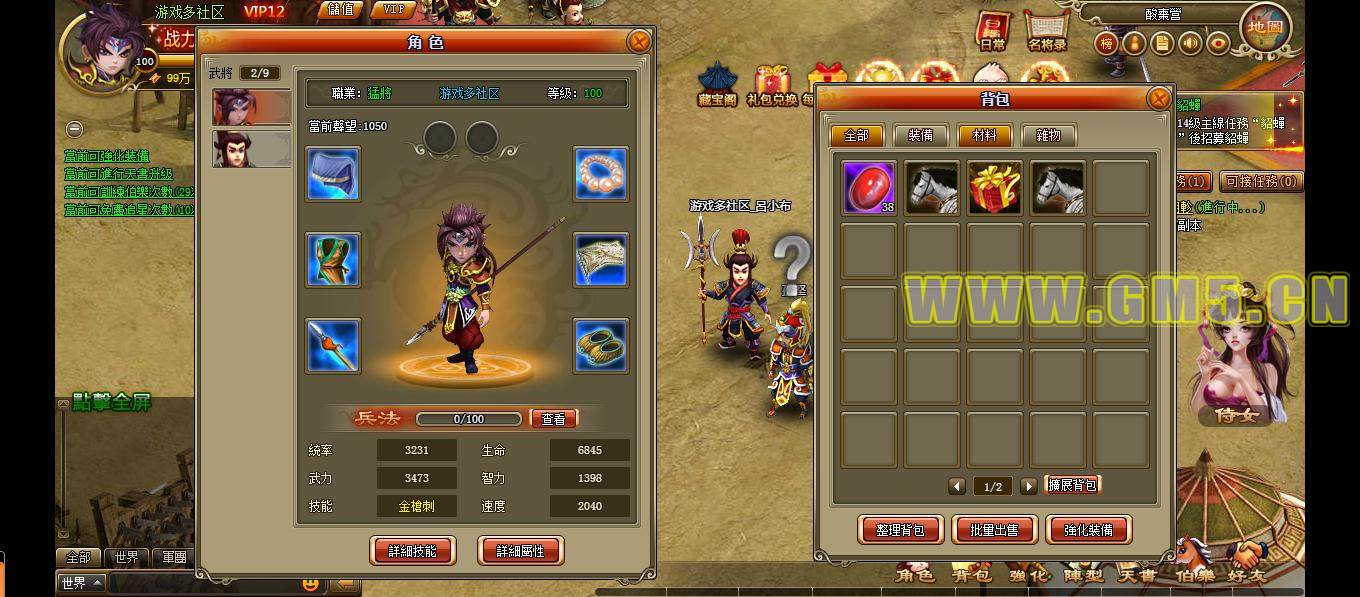Go to the next backpack page
The image size is (1360, 597).
pyautogui.click(x=1028, y=486)
